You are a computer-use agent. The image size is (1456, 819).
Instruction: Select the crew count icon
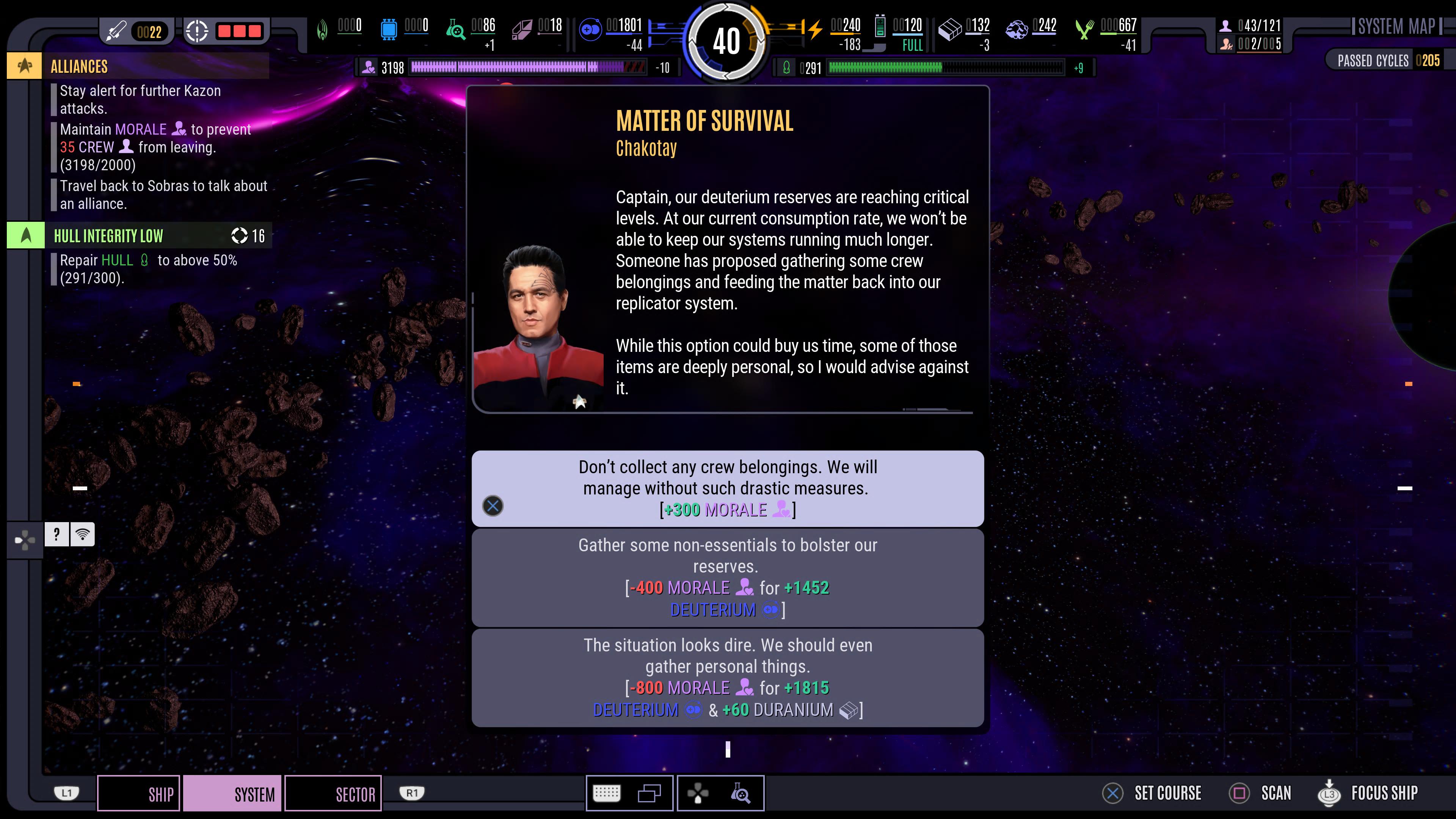click(x=1225, y=25)
